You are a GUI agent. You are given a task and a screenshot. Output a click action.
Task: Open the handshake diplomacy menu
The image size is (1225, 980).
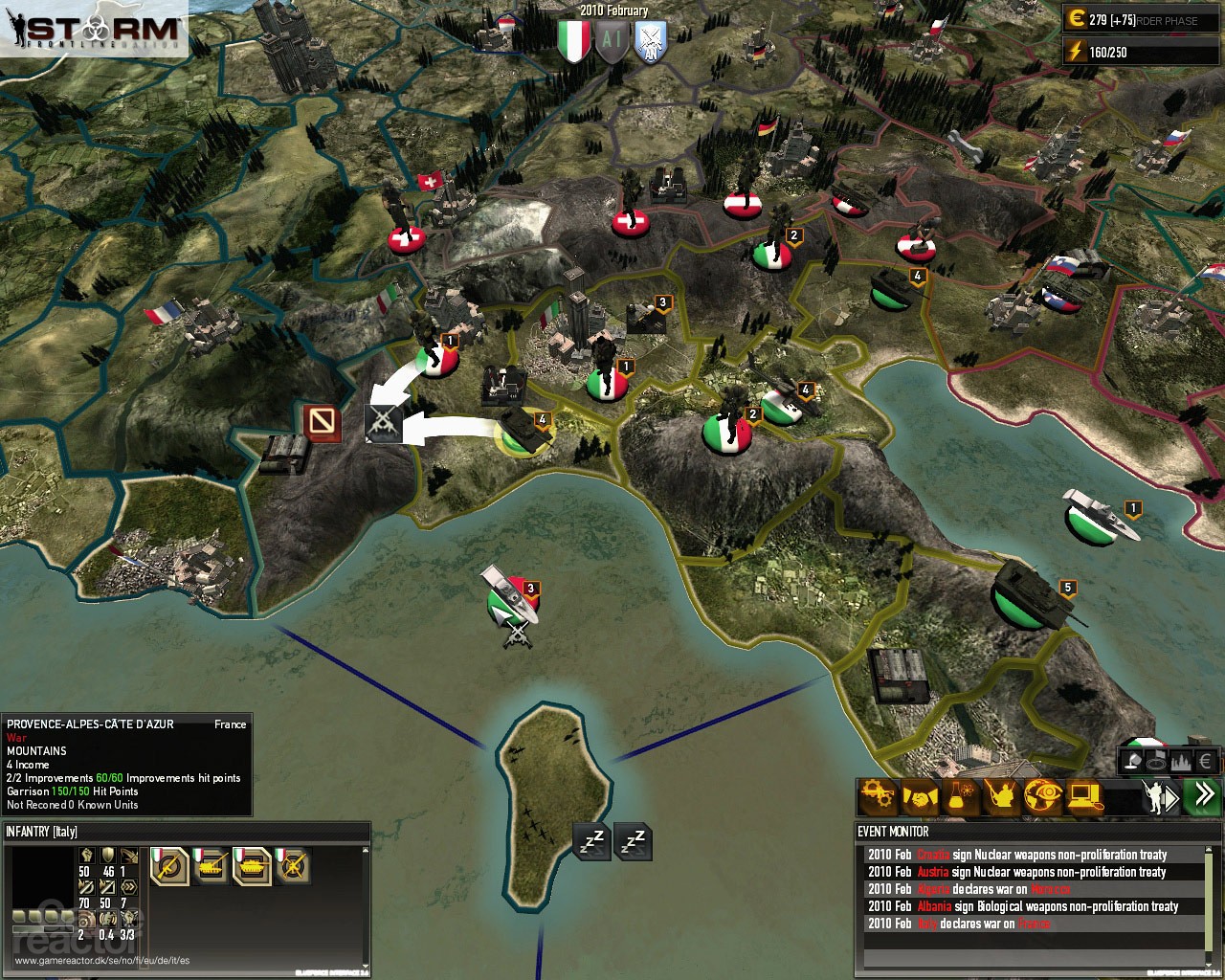(x=920, y=796)
